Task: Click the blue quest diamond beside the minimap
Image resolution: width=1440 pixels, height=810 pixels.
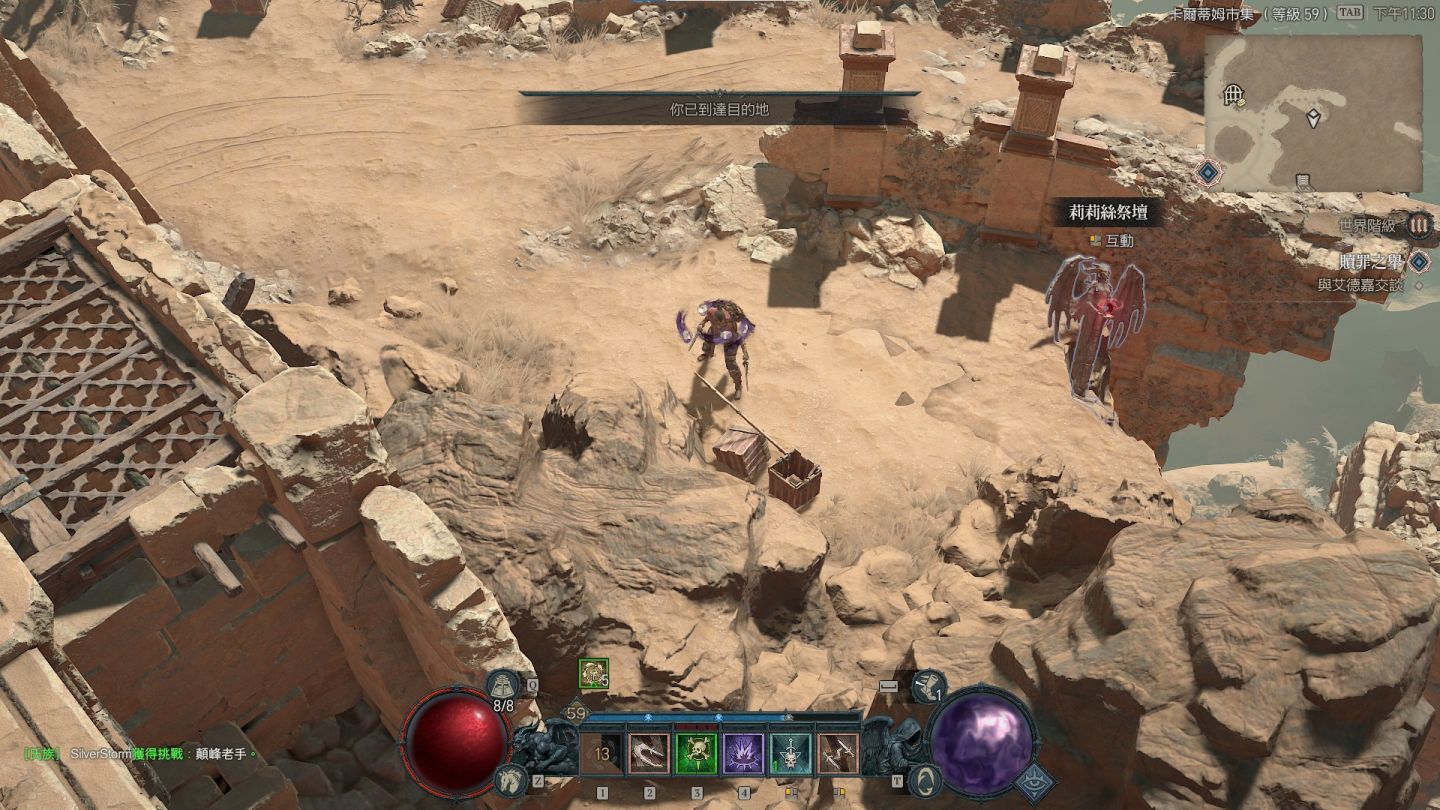Action: [x=1208, y=172]
